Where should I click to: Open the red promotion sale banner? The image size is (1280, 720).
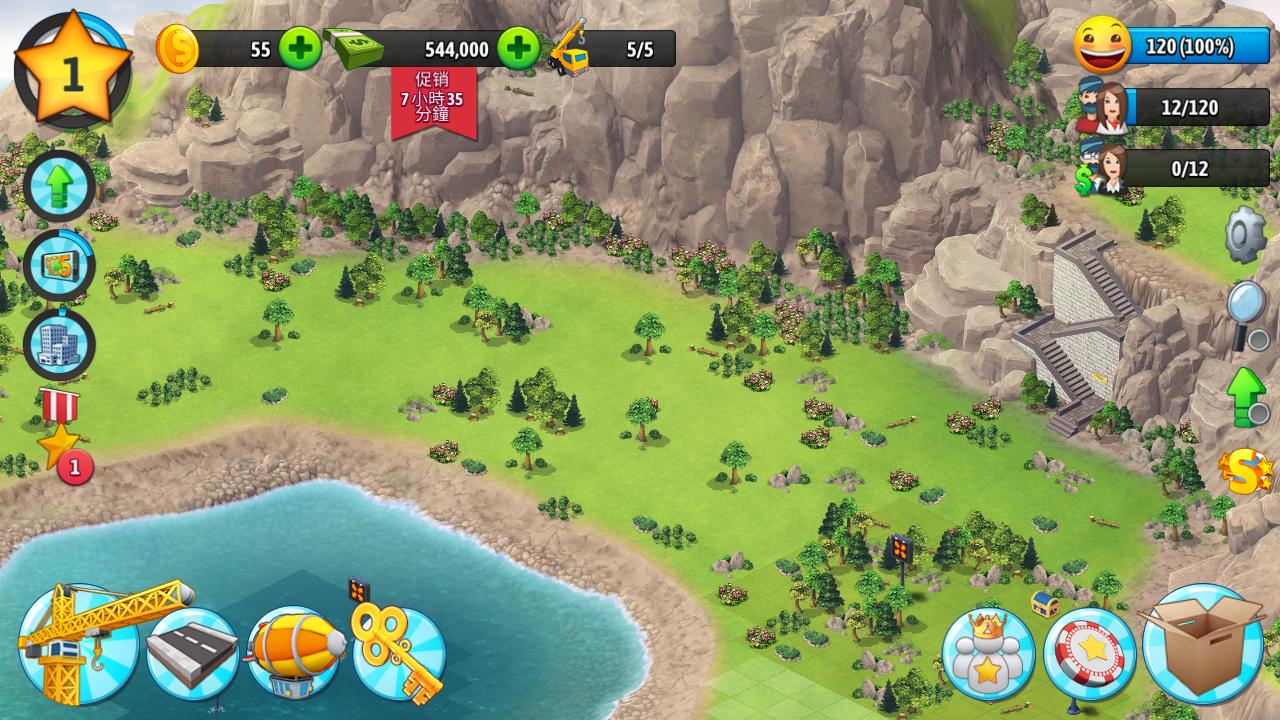pyautogui.click(x=433, y=102)
